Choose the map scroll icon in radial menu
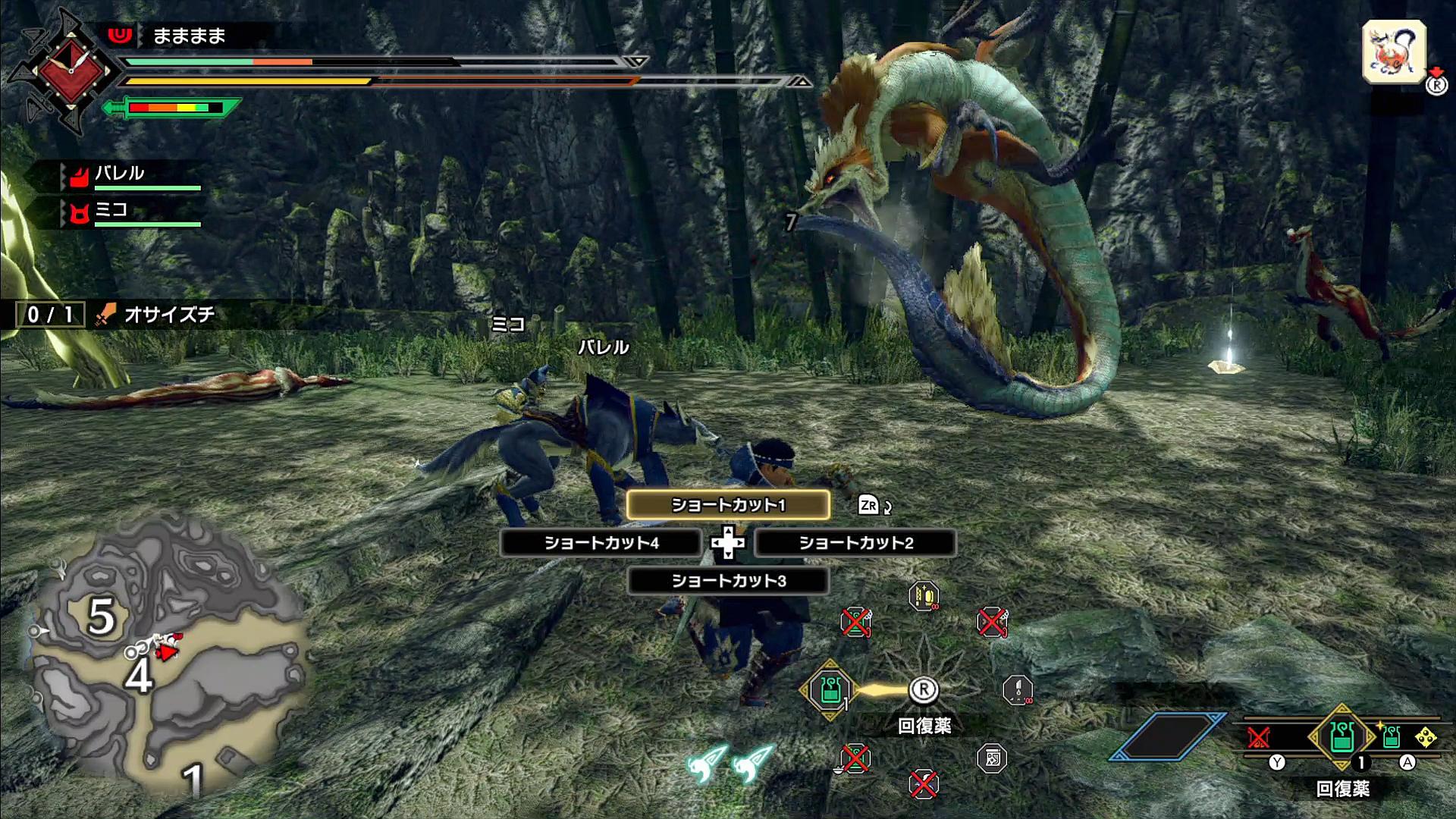This screenshot has width=1456, height=819. [991, 758]
